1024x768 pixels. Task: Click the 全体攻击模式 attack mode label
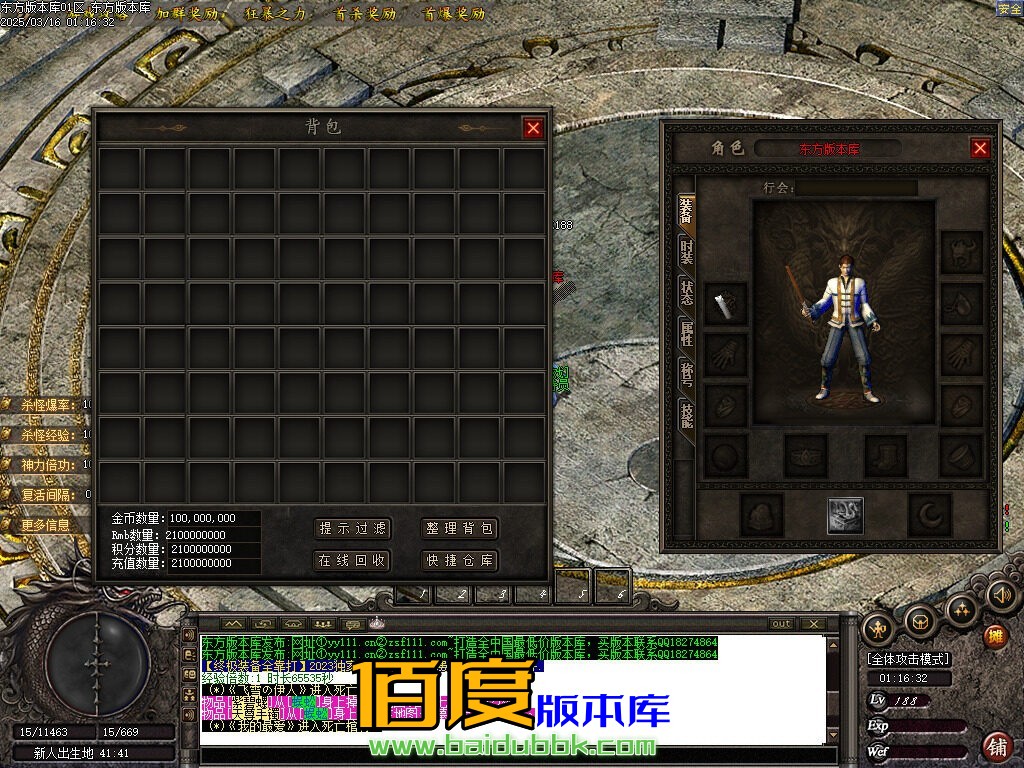908,659
